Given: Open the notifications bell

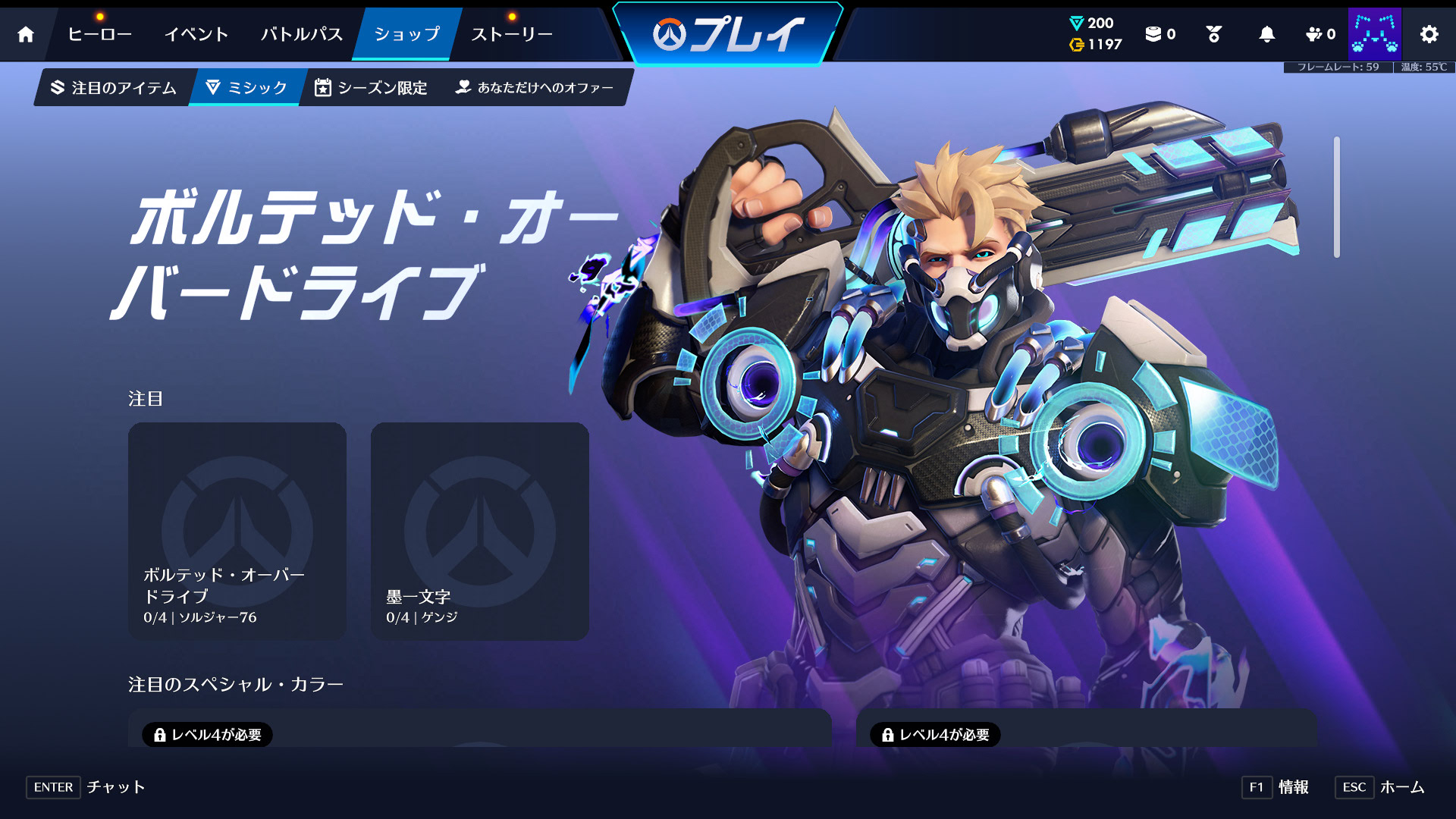Looking at the screenshot, I should pos(1266,34).
